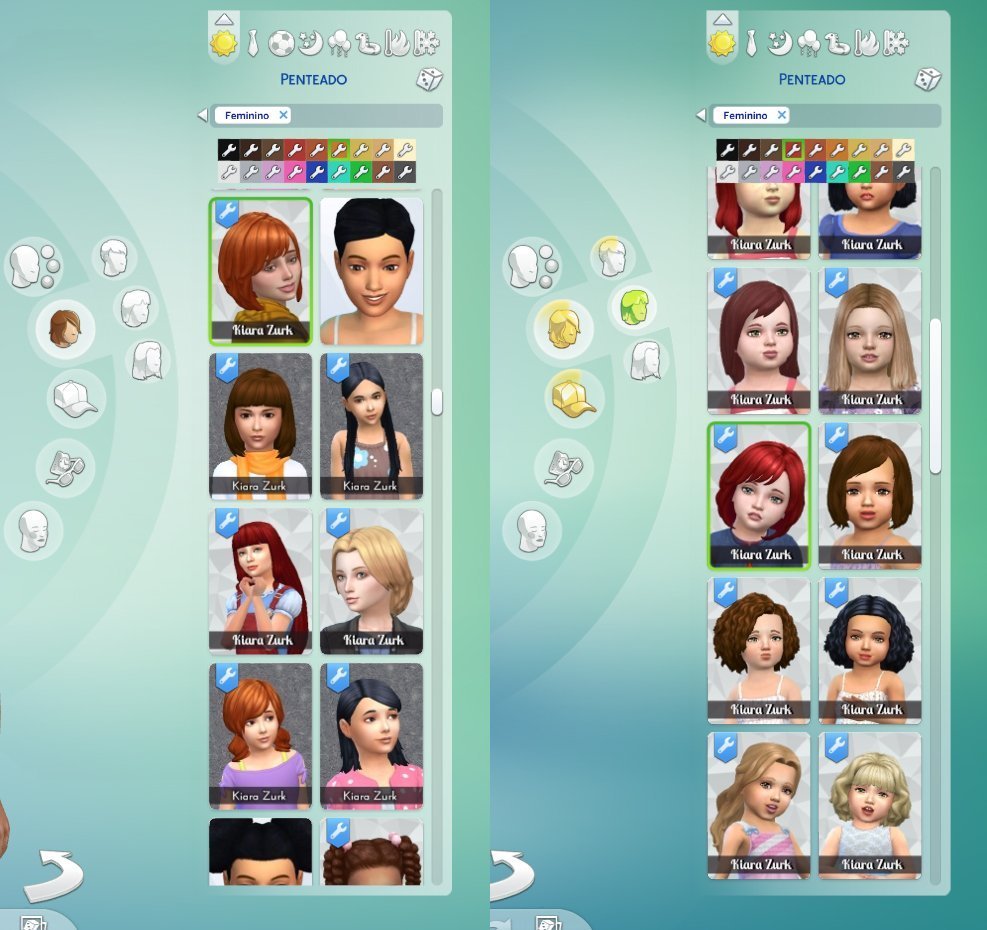This screenshot has height=930, width=987.
Task: Select the wavy black toddler hairstyle
Action: click(x=870, y=649)
